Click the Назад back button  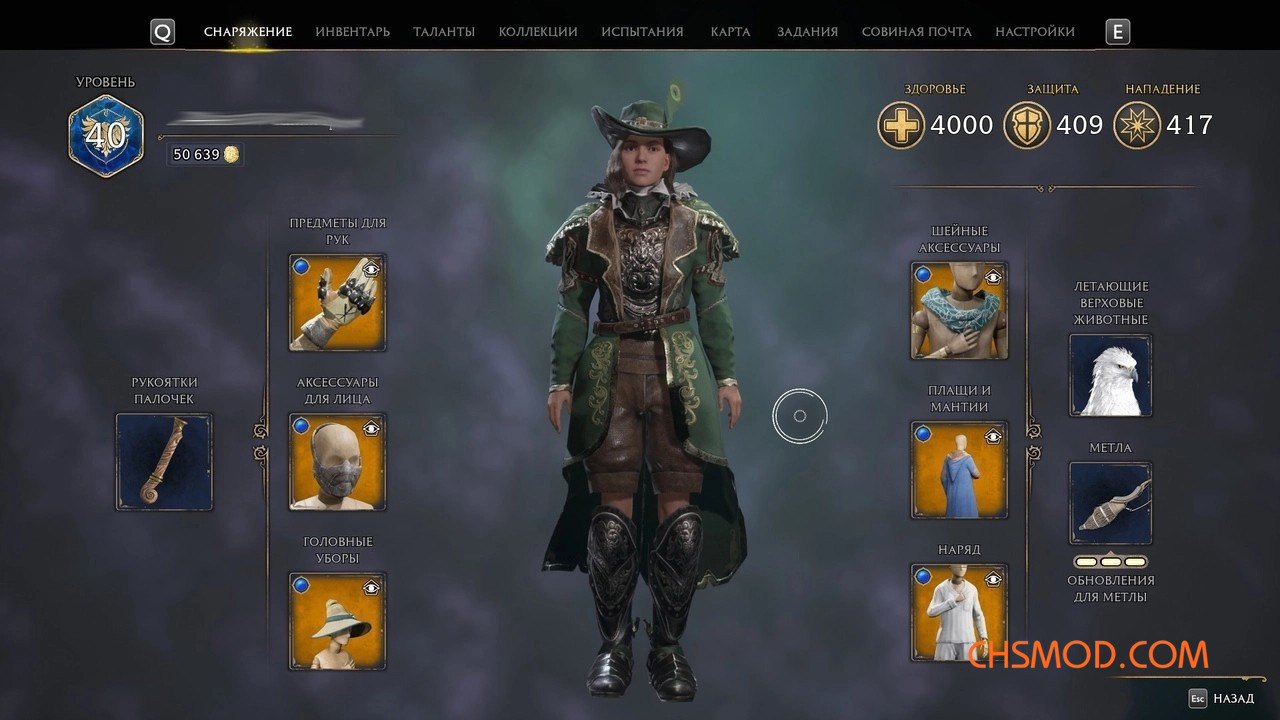coord(1222,698)
